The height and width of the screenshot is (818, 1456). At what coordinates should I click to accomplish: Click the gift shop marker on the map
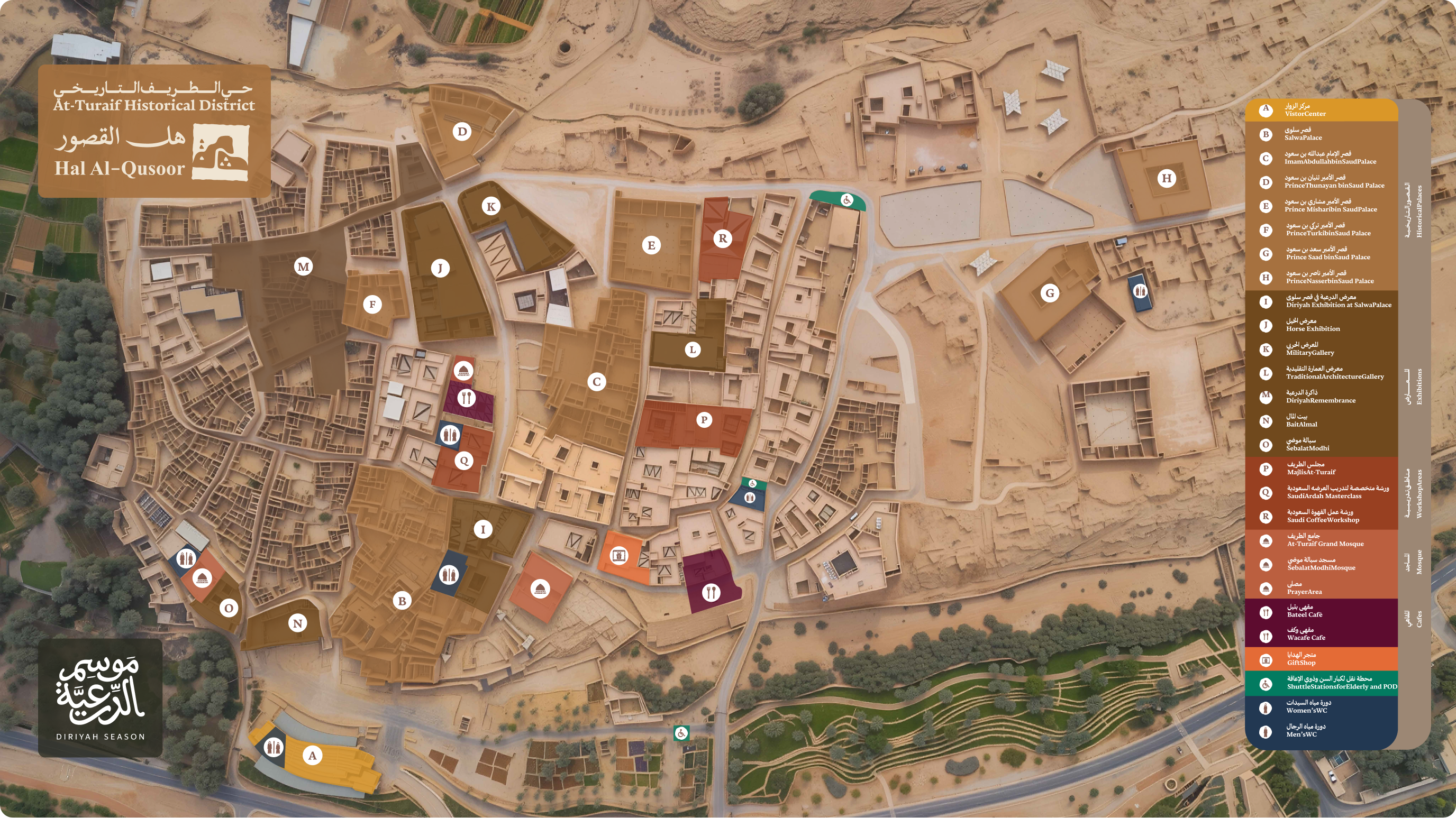(x=618, y=555)
